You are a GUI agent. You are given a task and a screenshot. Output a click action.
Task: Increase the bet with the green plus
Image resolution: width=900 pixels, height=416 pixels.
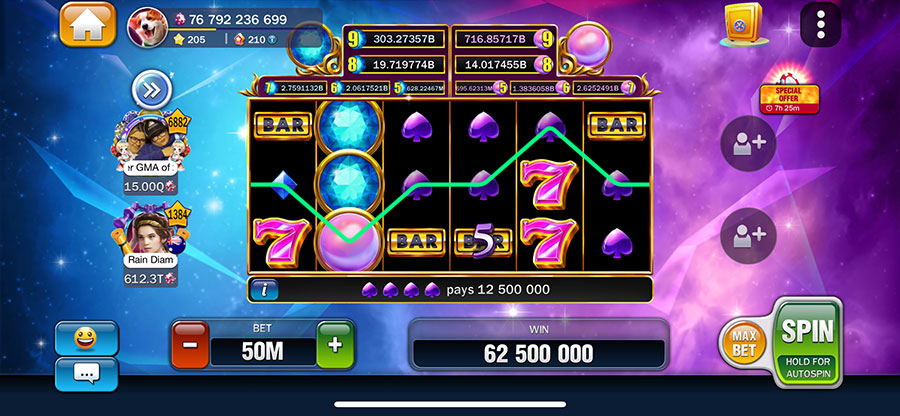(x=334, y=345)
